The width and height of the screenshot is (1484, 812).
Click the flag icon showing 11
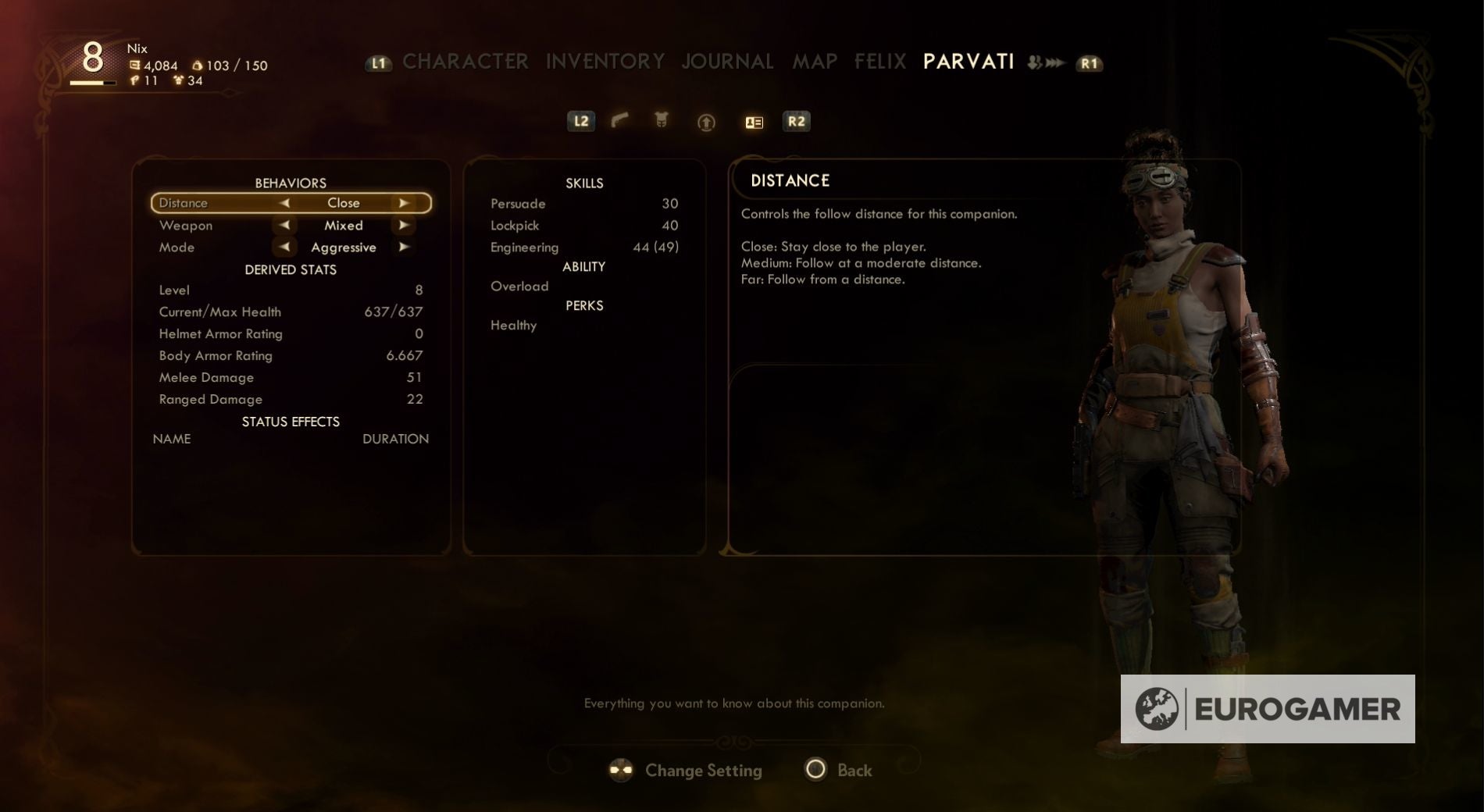click(x=137, y=82)
